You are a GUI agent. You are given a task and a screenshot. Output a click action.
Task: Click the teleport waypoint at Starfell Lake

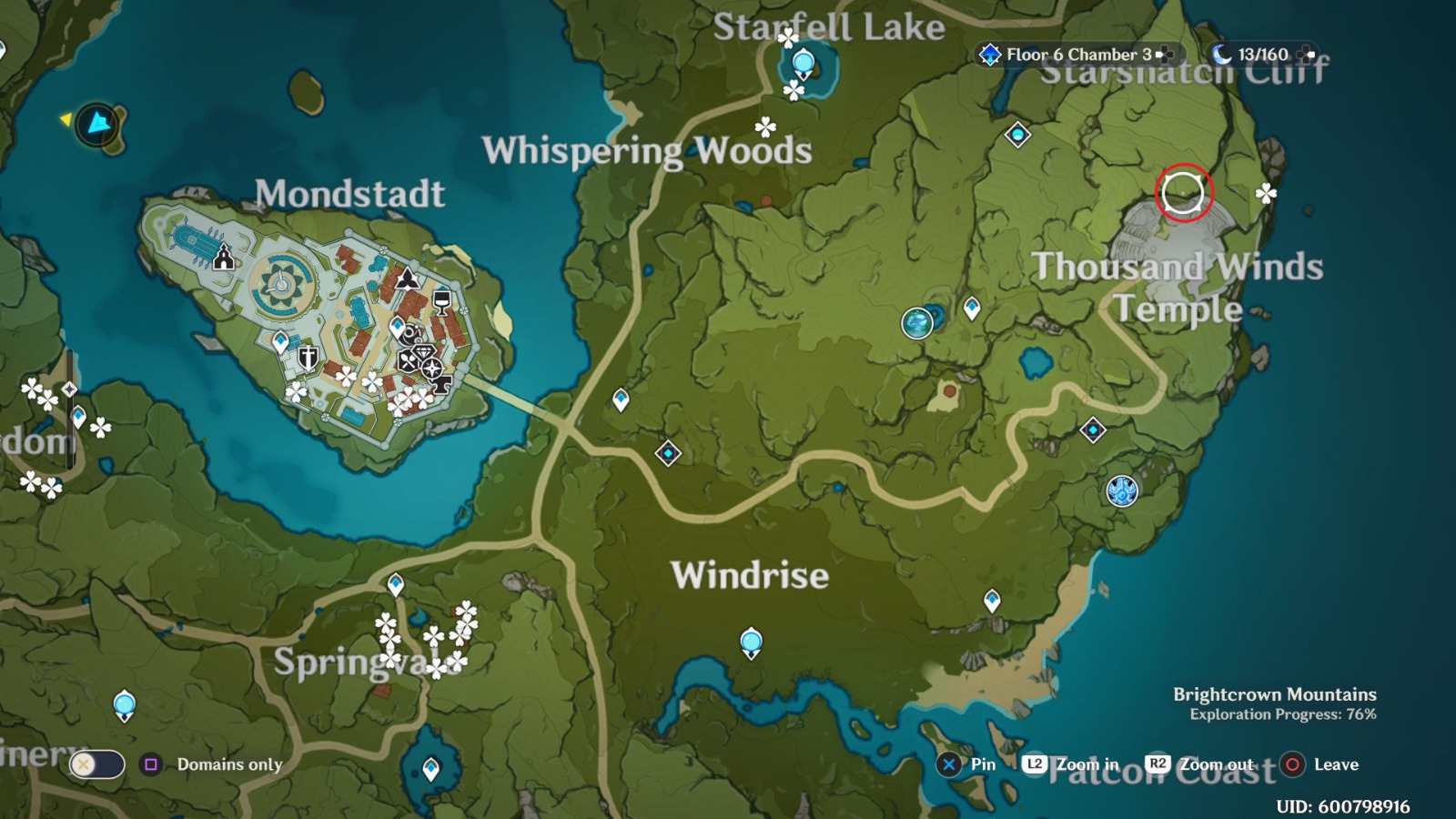[x=804, y=60]
